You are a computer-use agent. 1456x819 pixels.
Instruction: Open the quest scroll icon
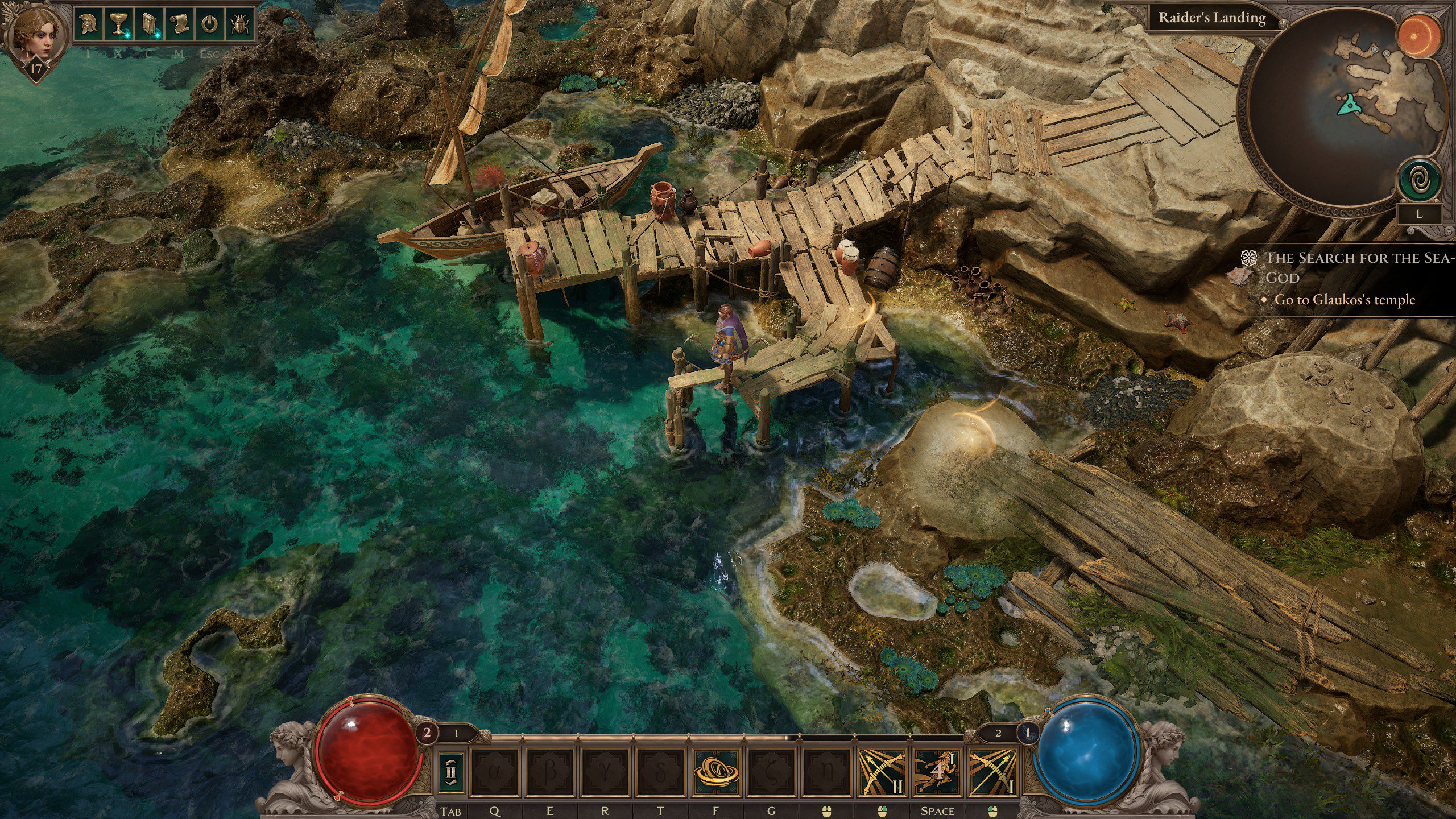[x=179, y=23]
